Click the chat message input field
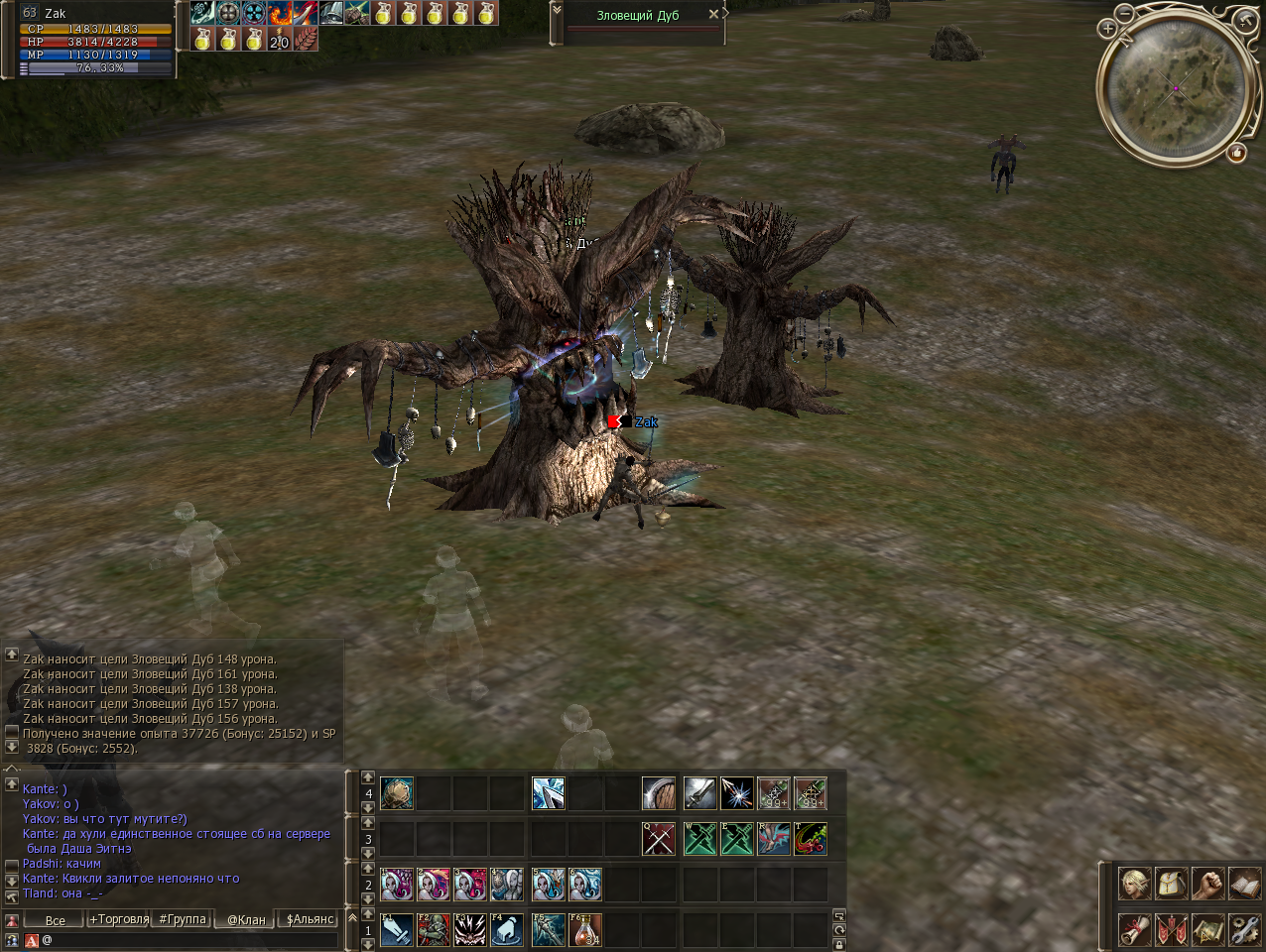1266x952 pixels. point(189,939)
